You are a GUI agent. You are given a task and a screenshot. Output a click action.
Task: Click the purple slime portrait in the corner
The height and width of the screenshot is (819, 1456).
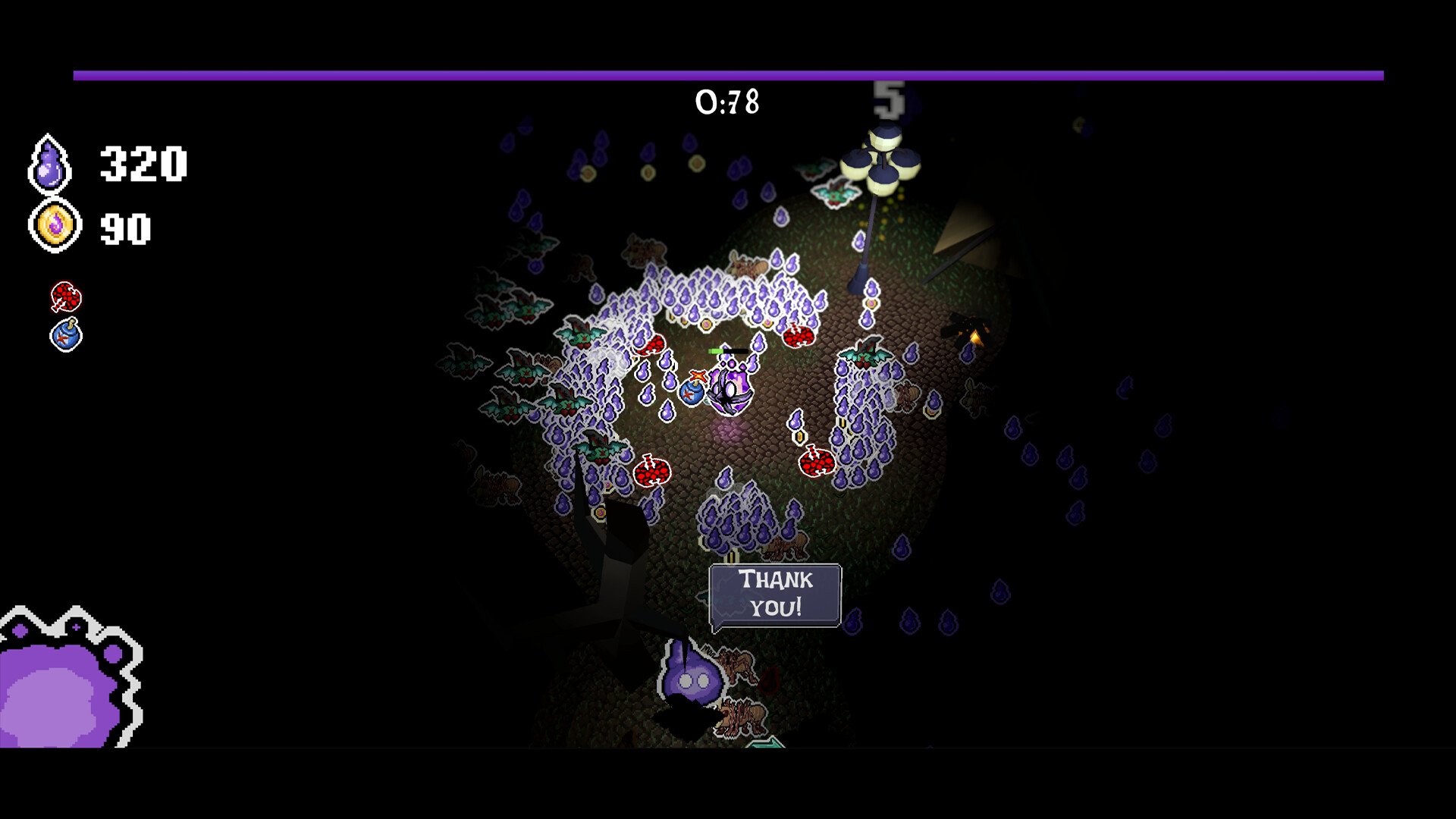point(57,698)
